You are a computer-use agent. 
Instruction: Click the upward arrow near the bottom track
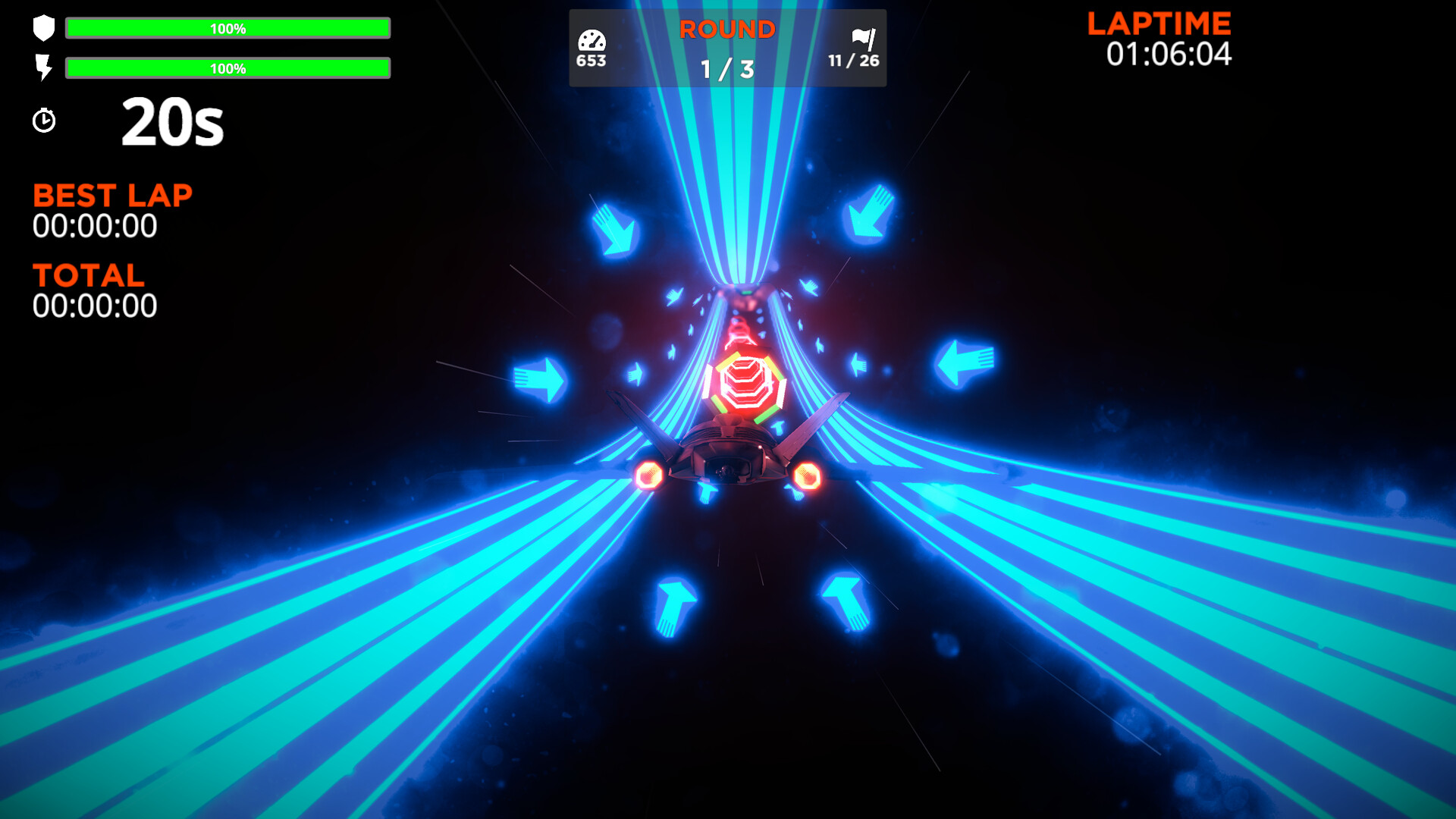tap(675, 607)
